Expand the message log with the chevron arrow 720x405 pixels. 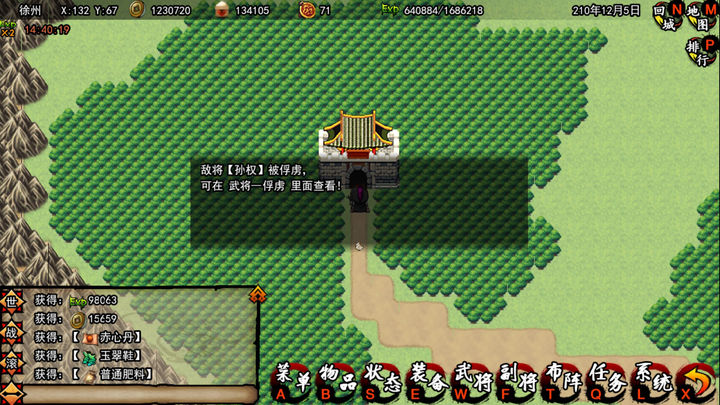coord(257,293)
